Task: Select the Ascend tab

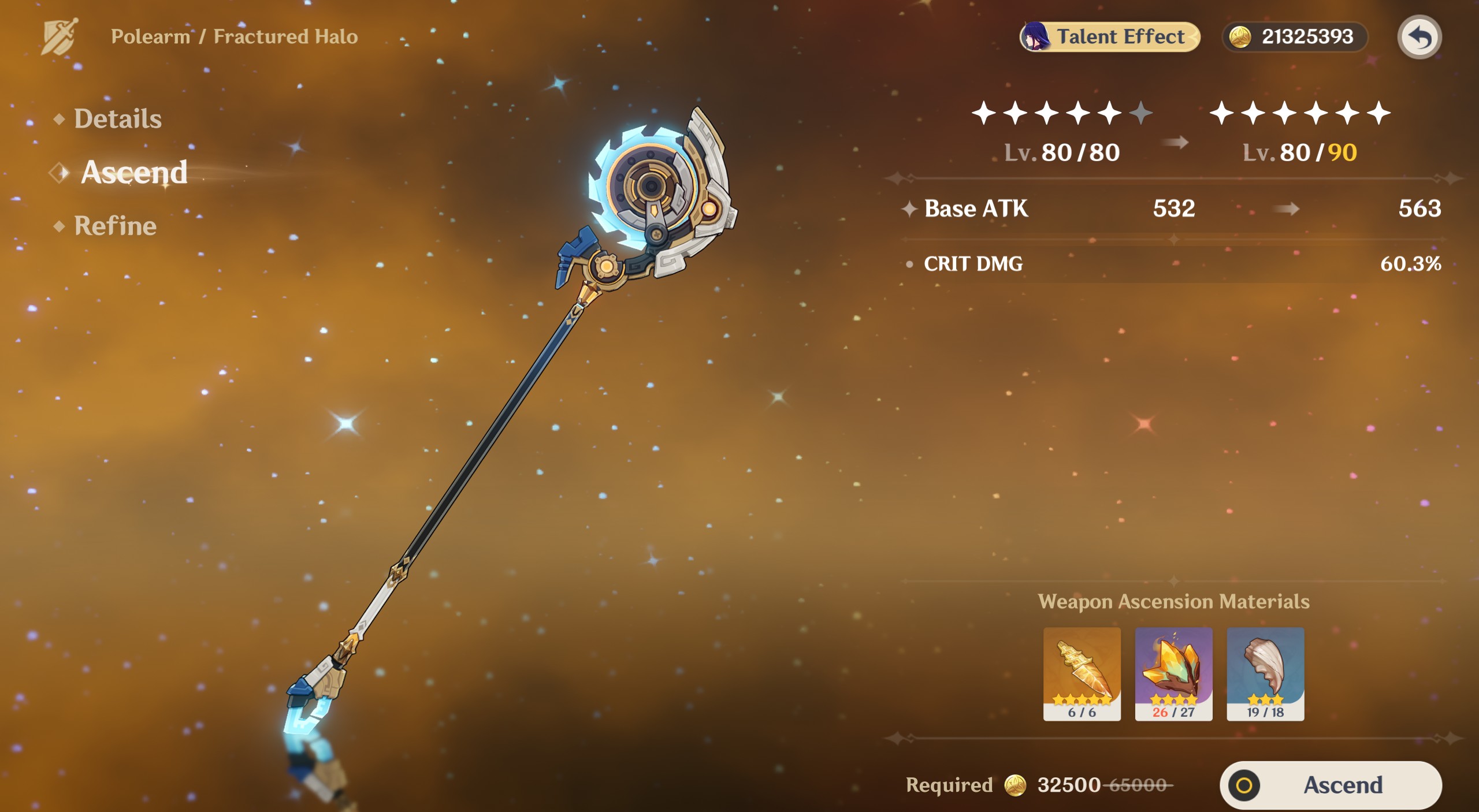Action: [x=134, y=172]
